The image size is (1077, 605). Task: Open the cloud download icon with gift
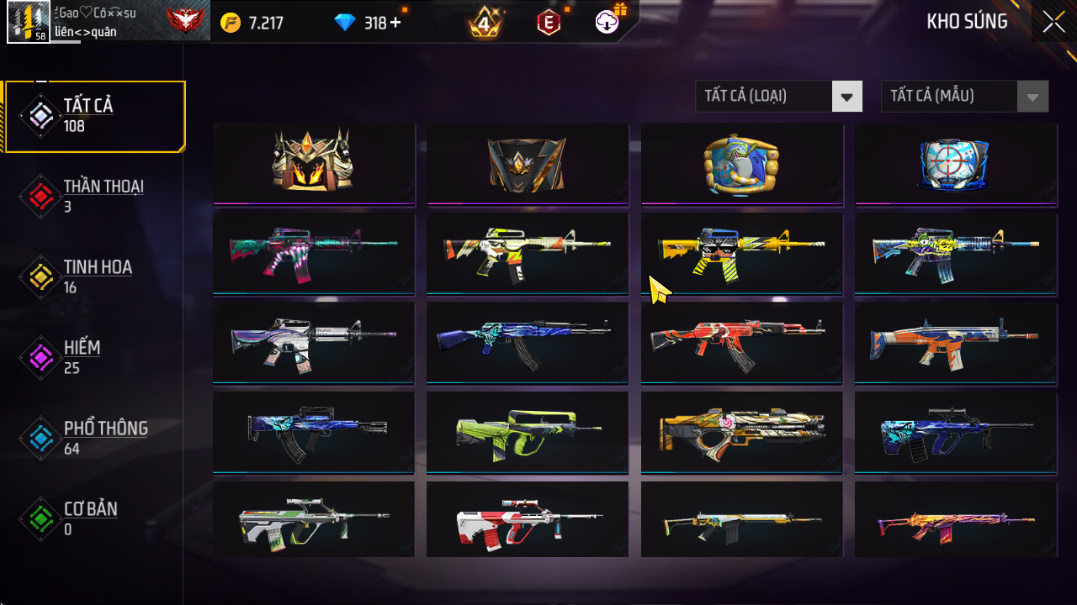click(608, 22)
